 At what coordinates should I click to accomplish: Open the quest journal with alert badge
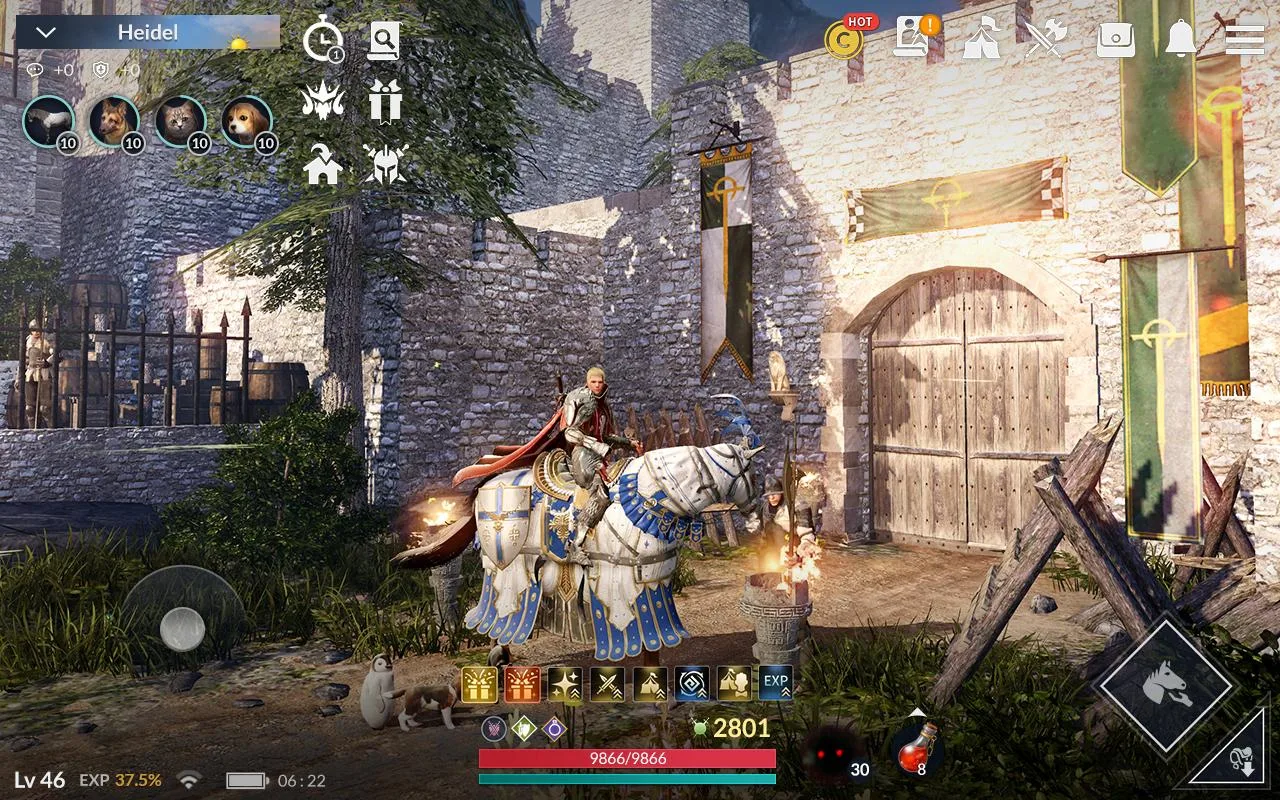pos(912,40)
